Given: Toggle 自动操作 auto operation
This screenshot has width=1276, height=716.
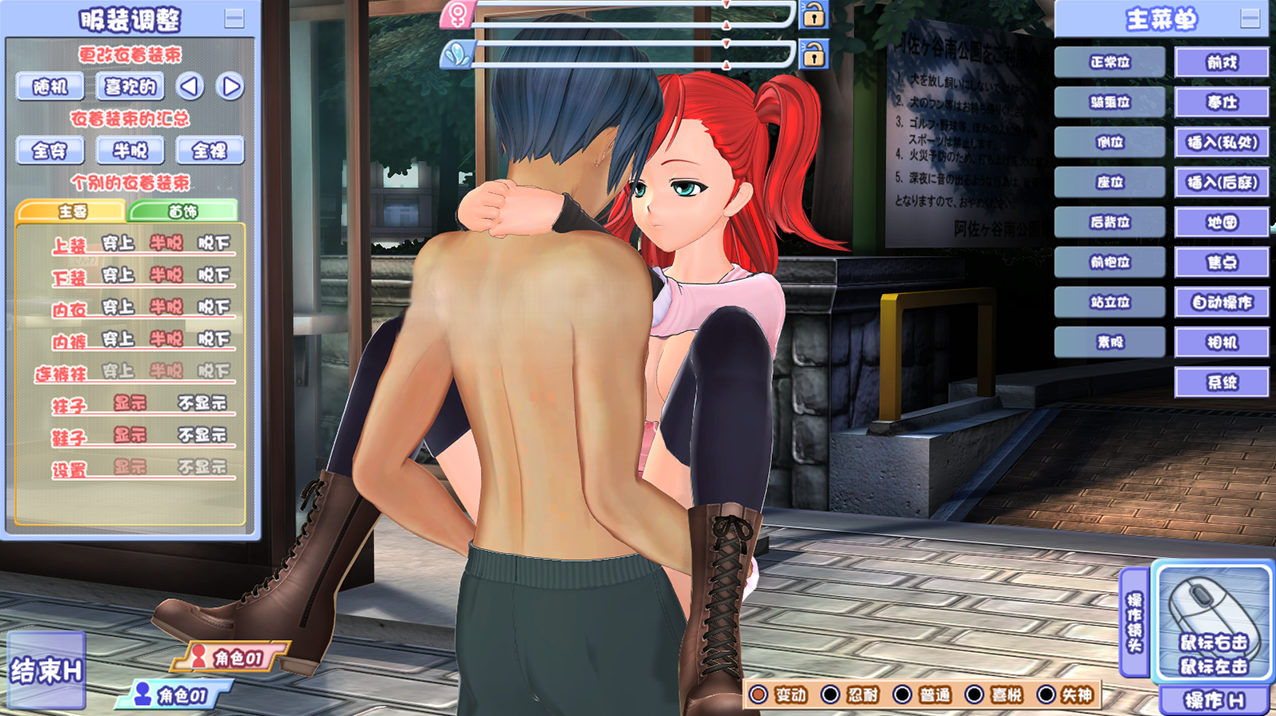Looking at the screenshot, I should click(1221, 302).
